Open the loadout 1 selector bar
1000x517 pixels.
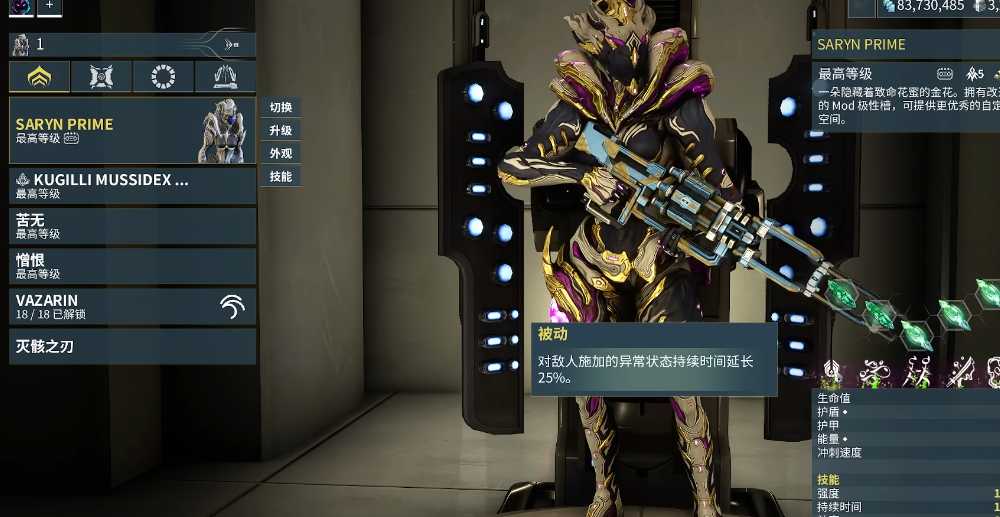click(132, 44)
